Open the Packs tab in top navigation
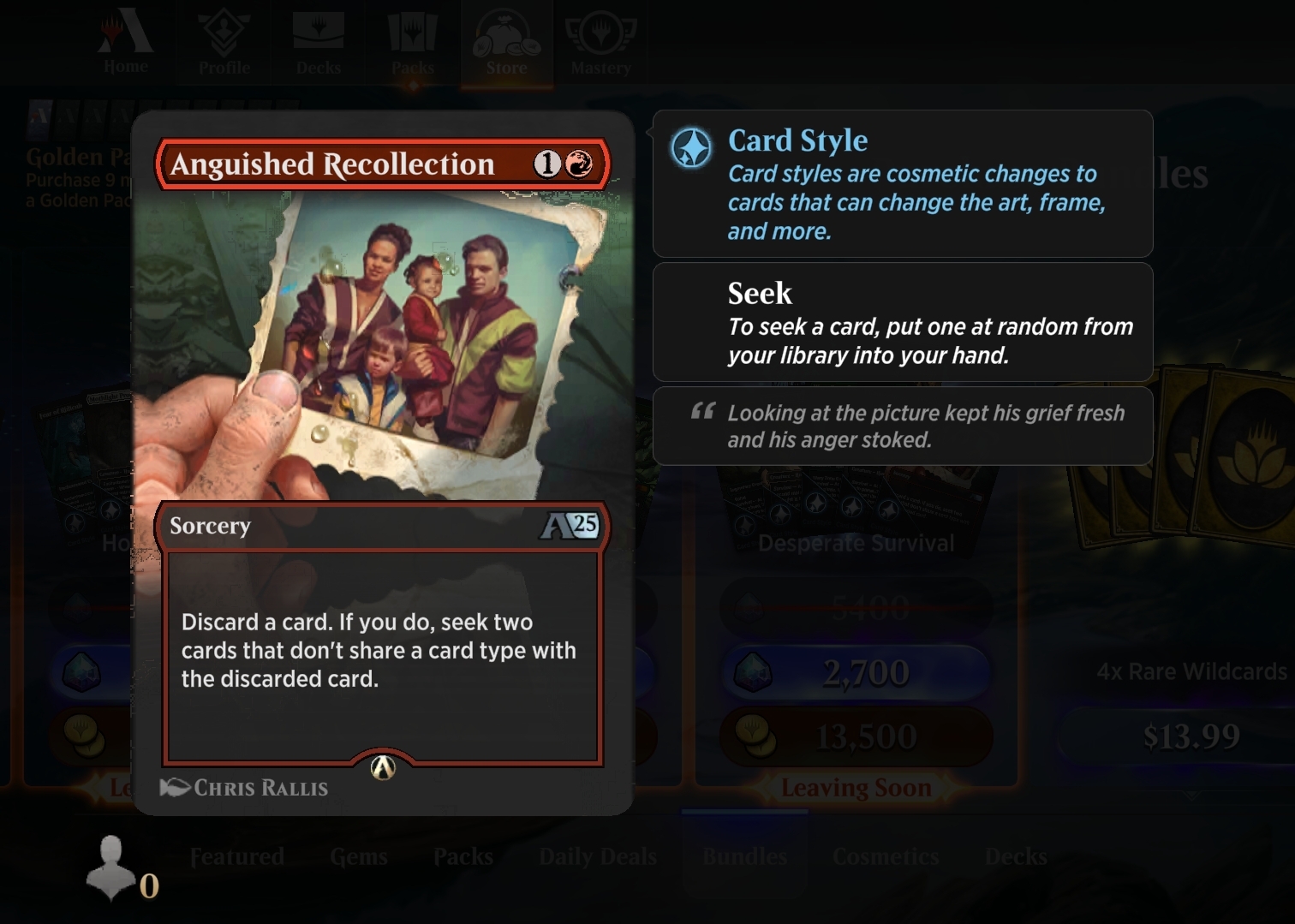Viewport: 1295px width, 924px height. [413, 44]
